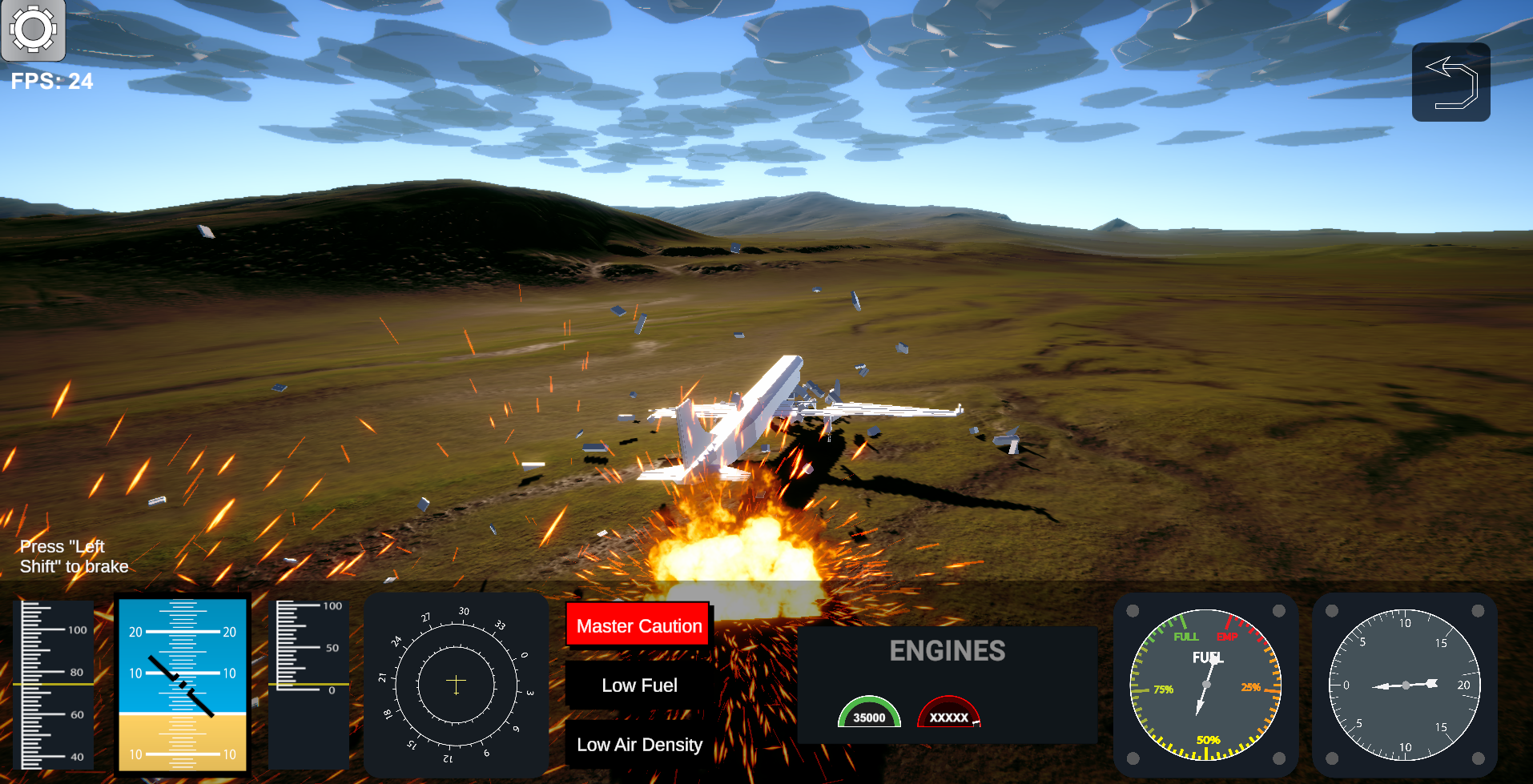Click the crosshair center of the compass
Screen dimensions: 1533x784
pos(456,680)
